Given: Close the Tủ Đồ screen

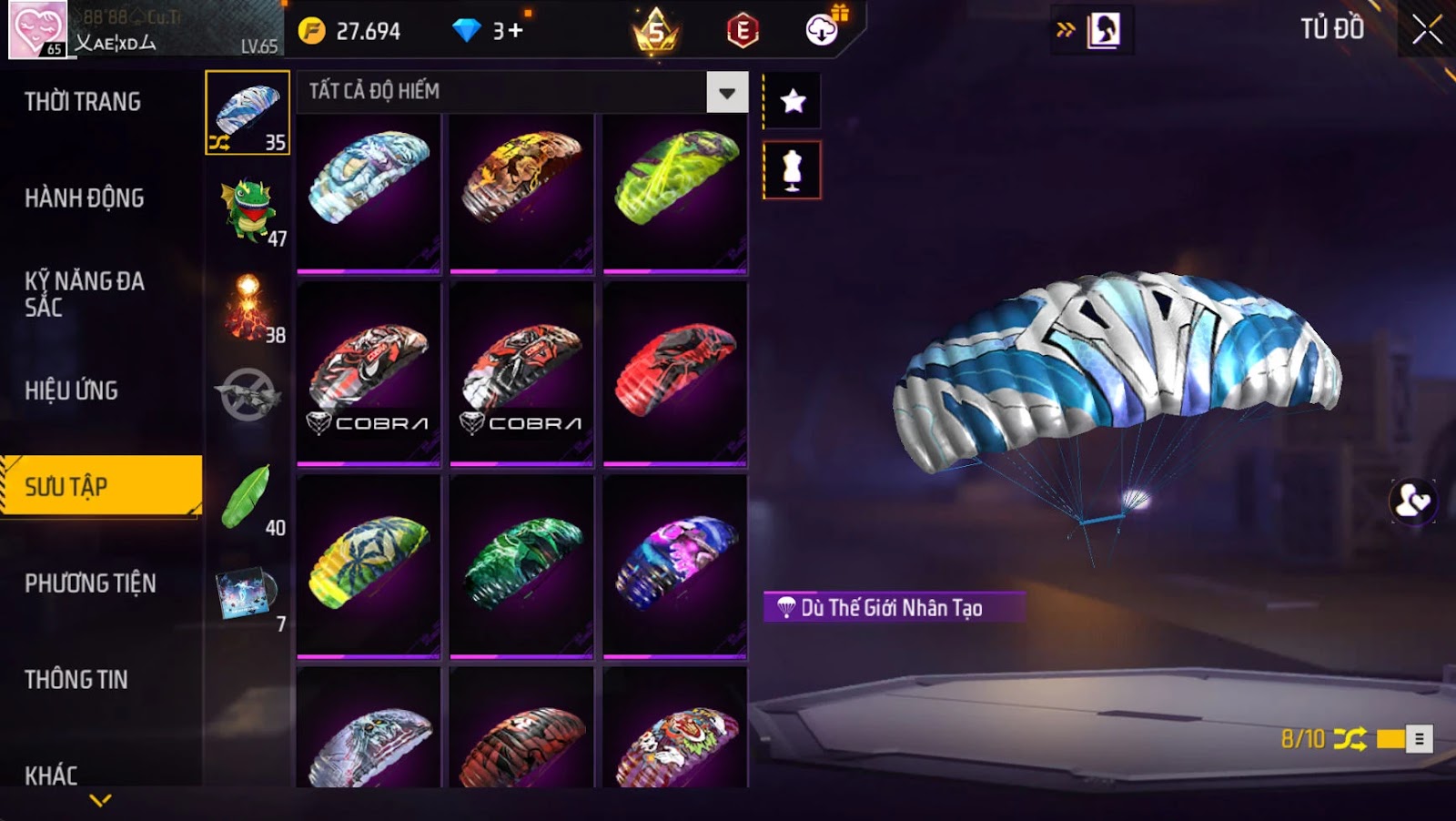Looking at the screenshot, I should pos(1426,30).
